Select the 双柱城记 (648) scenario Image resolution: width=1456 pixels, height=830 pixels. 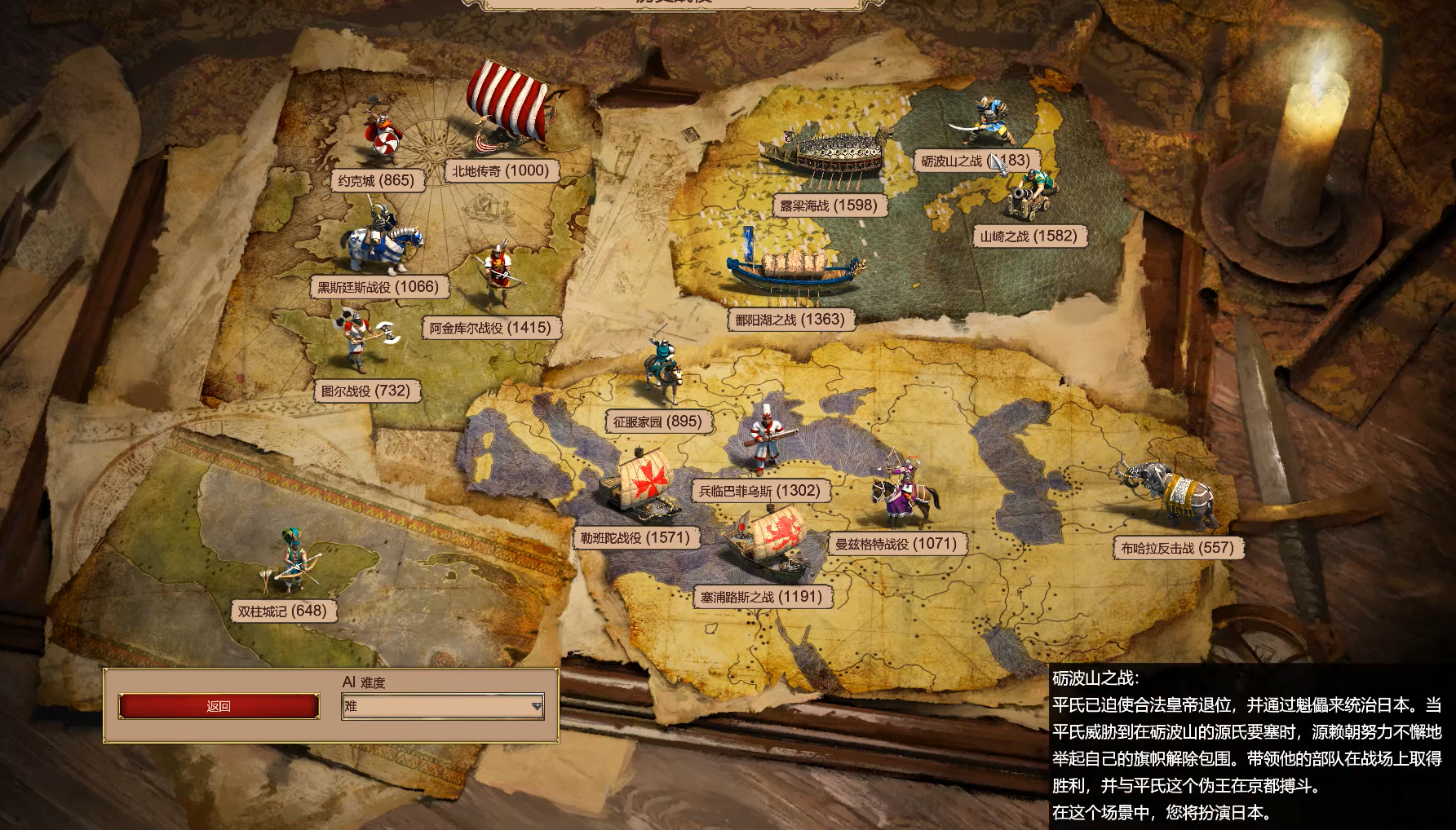pyautogui.click(x=282, y=611)
